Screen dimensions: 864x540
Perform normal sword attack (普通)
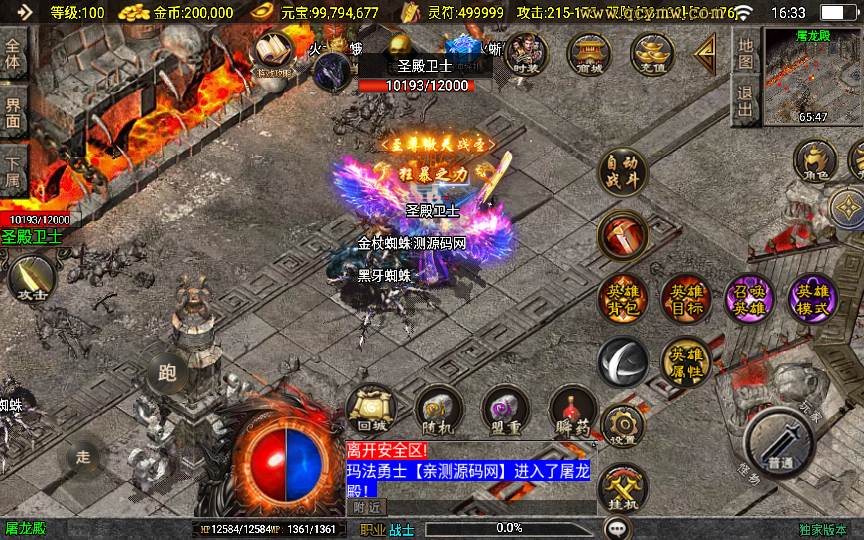click(780, 444)
